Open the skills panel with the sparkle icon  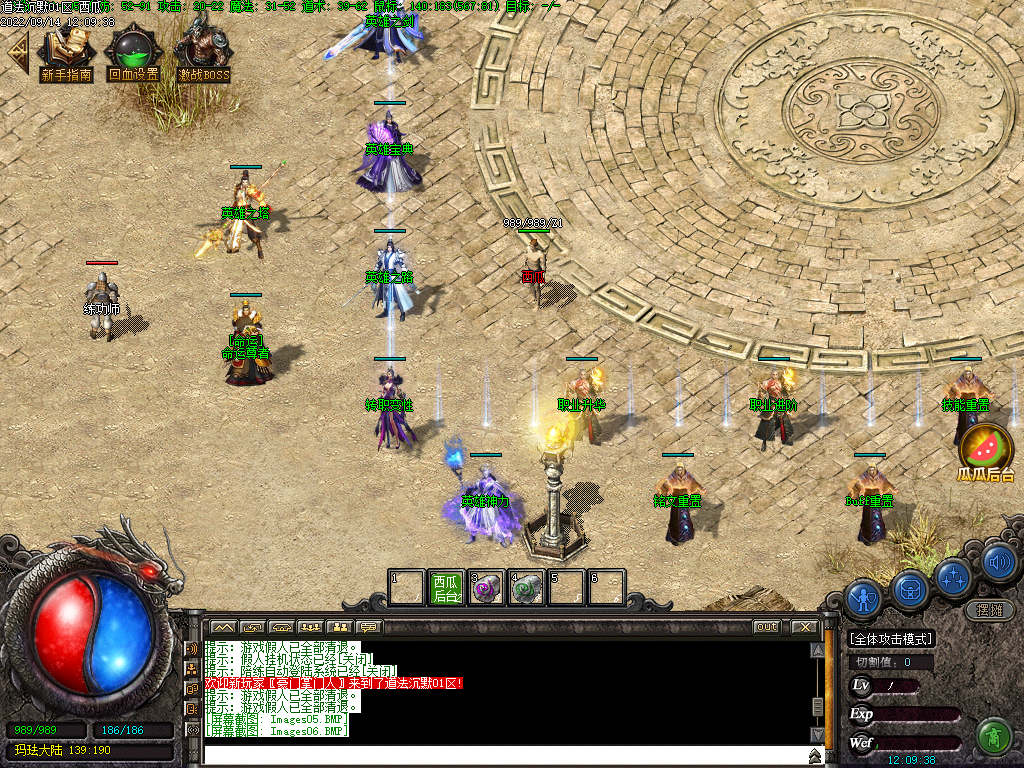pyautogui.click(x=954, y=576)
